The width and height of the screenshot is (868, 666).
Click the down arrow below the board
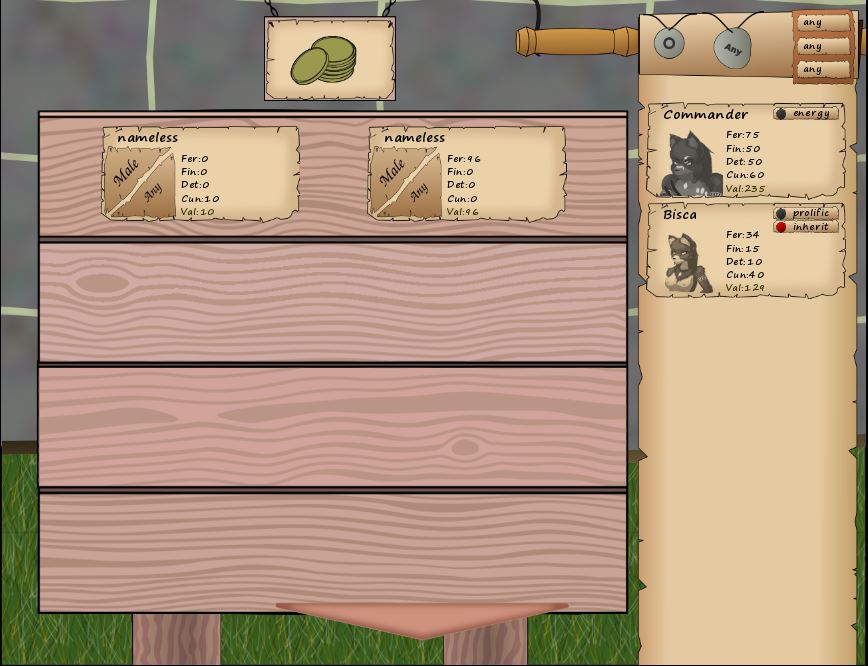pyautogui.click(x=421, y=619)
